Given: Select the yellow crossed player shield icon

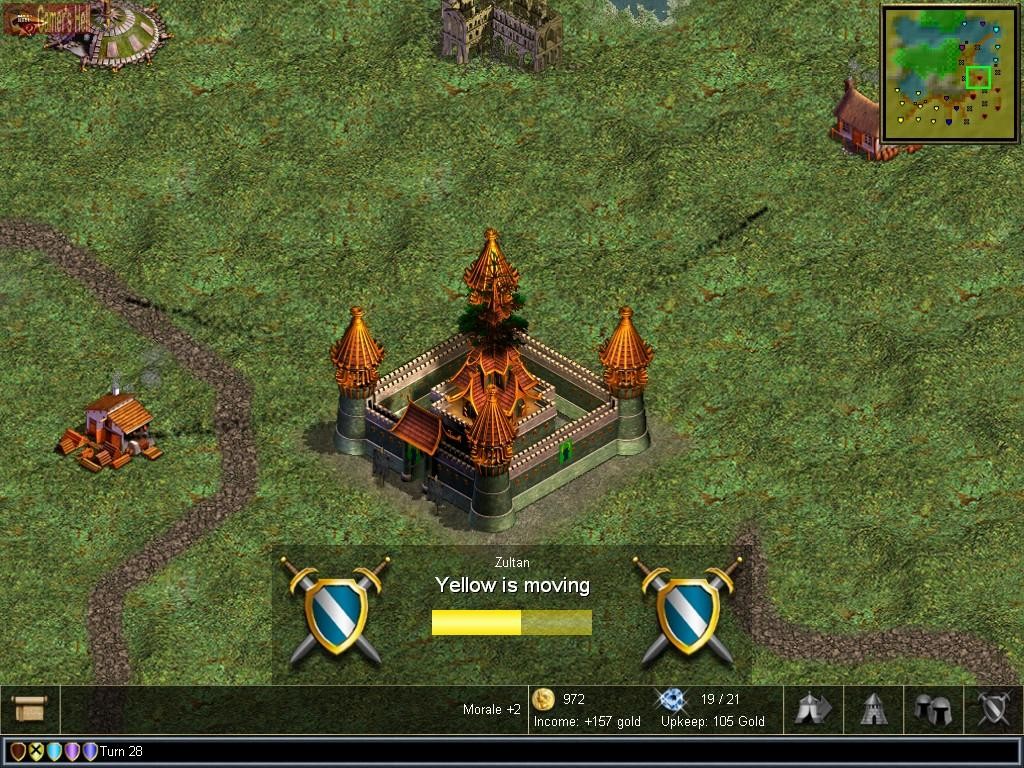Looking at the screenshot, I should tap(36, 751).
